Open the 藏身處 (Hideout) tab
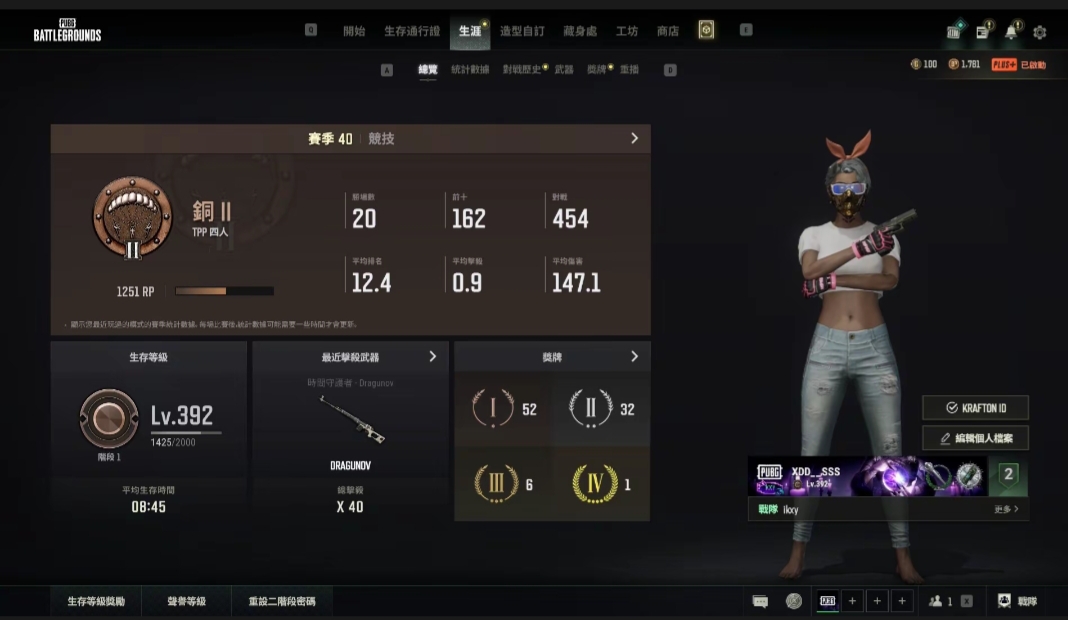 (x=580, y=31)
